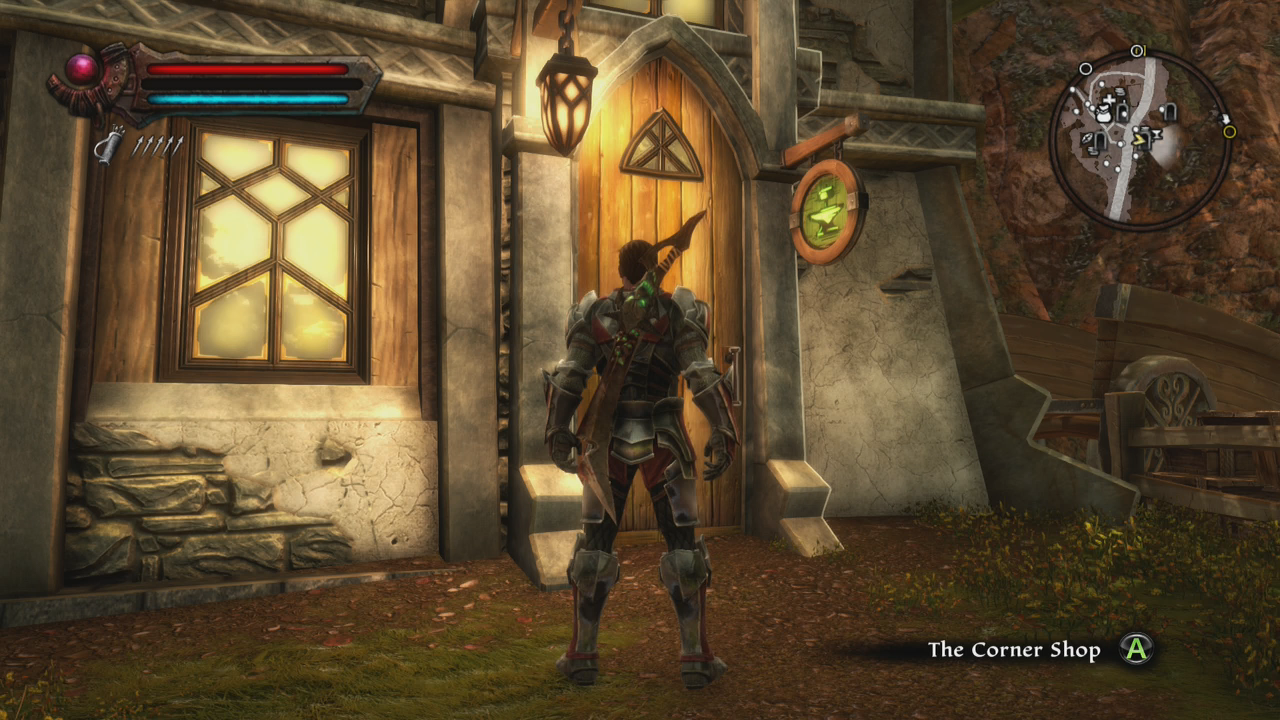
Task: Select the arrow quiver icon
Action: (x=109, y=146)
